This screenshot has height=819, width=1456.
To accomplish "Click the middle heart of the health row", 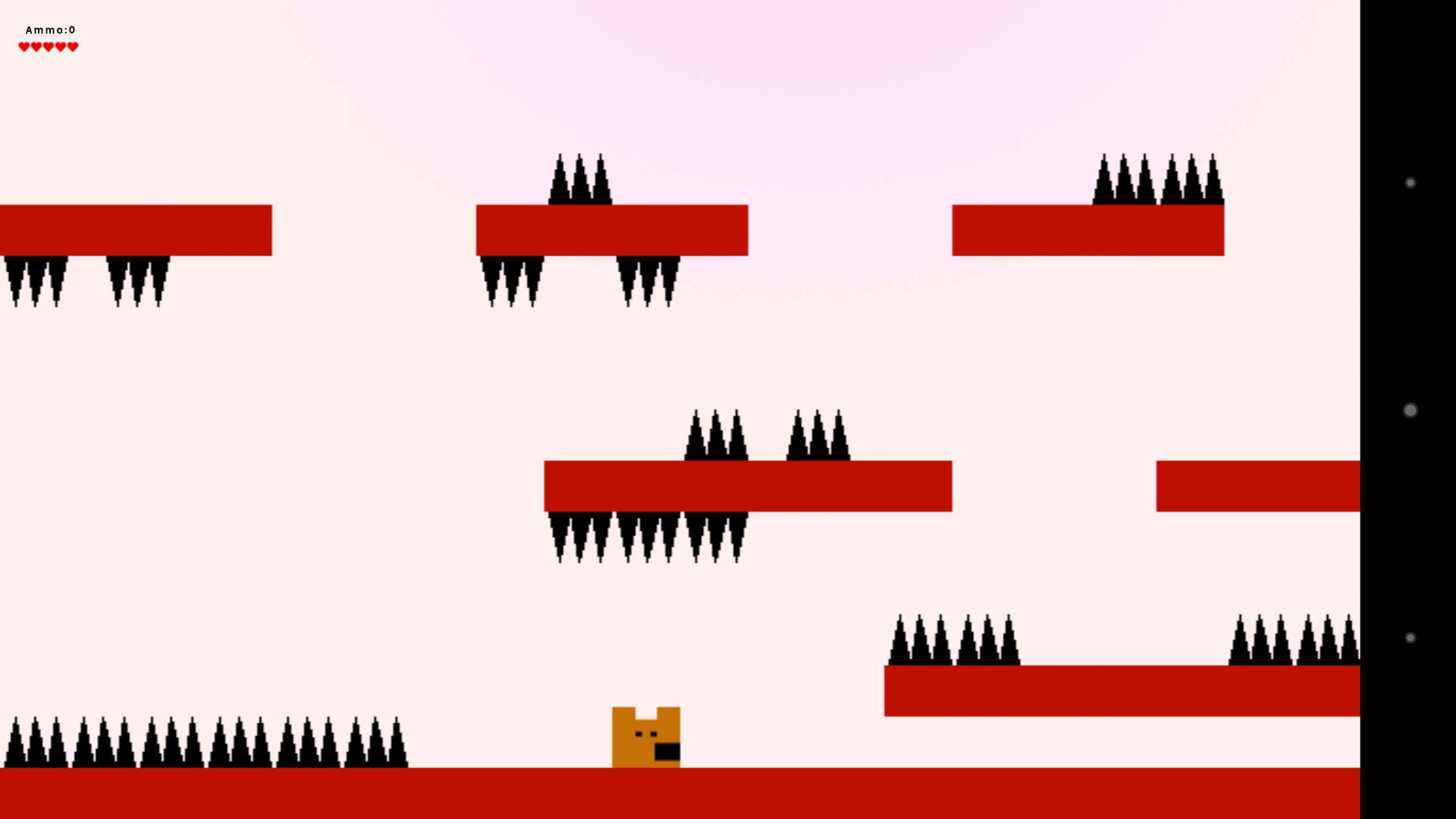I will (x=48, y=46).
